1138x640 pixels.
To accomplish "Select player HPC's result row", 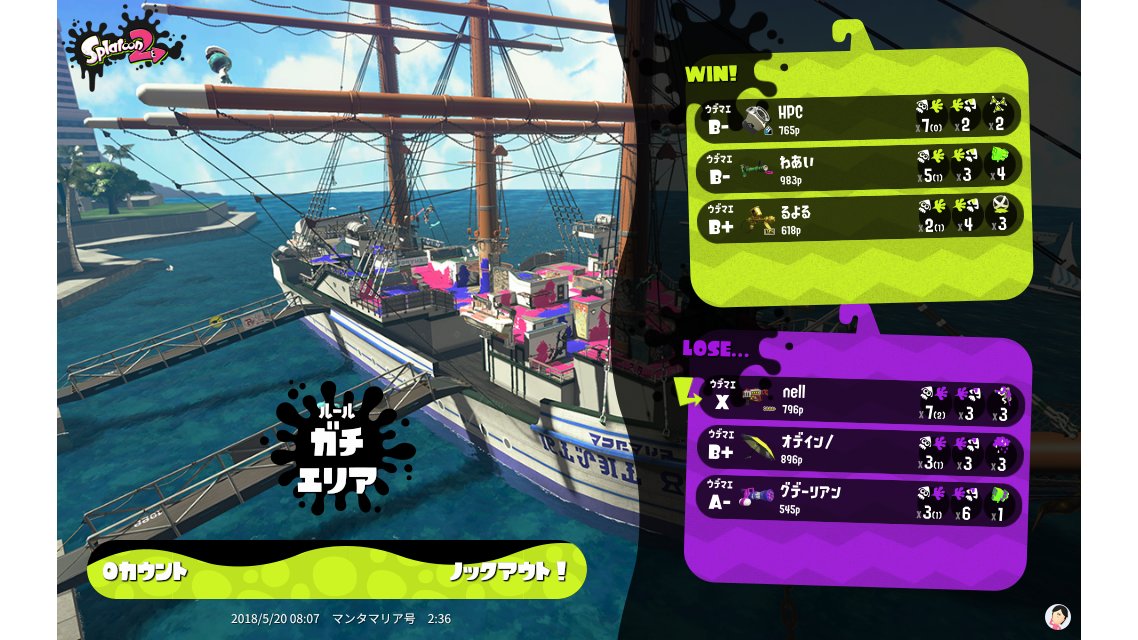I will (858, 118).
